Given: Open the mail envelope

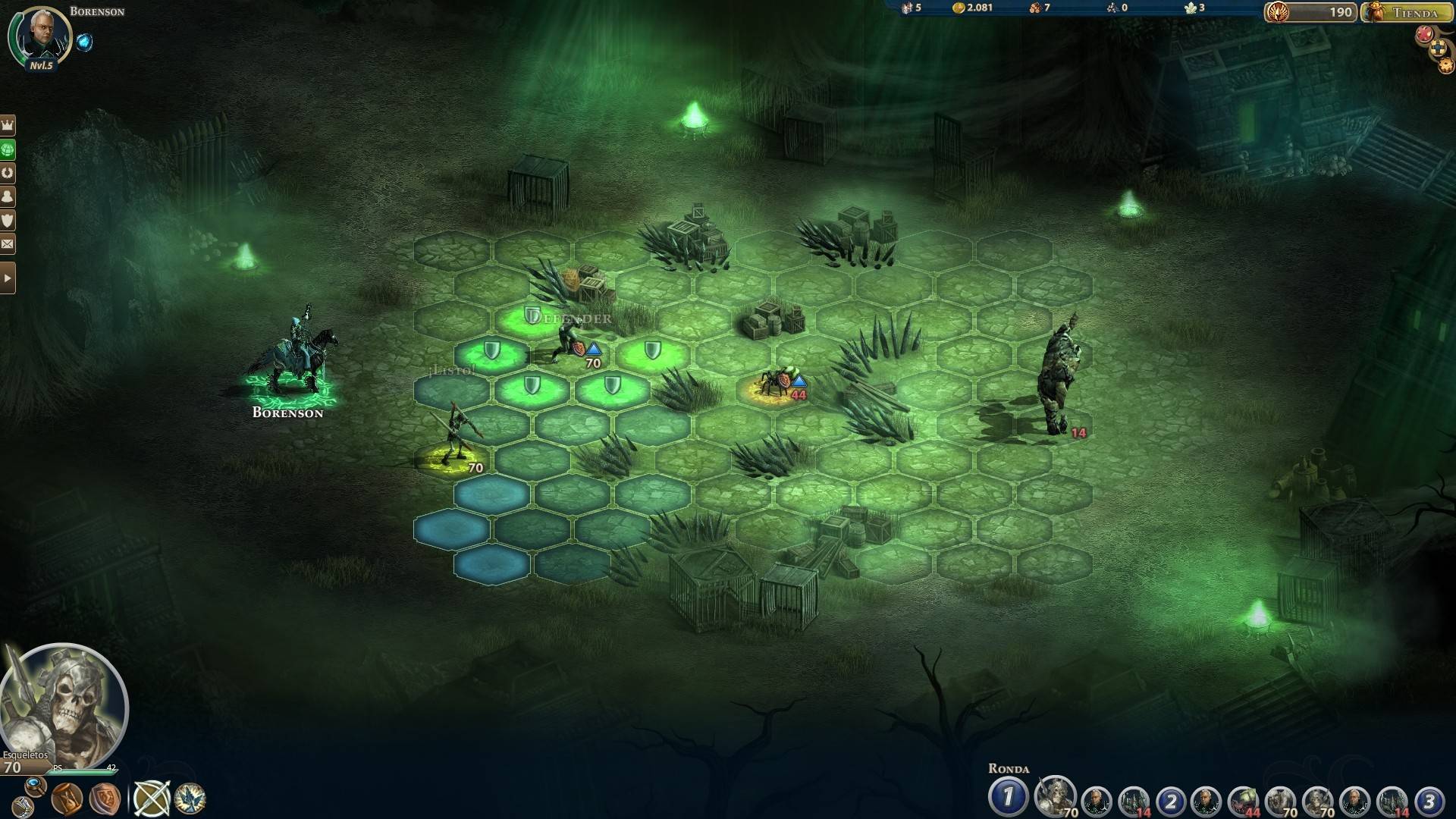Looking at the screenshot, I should click(8, 244).
